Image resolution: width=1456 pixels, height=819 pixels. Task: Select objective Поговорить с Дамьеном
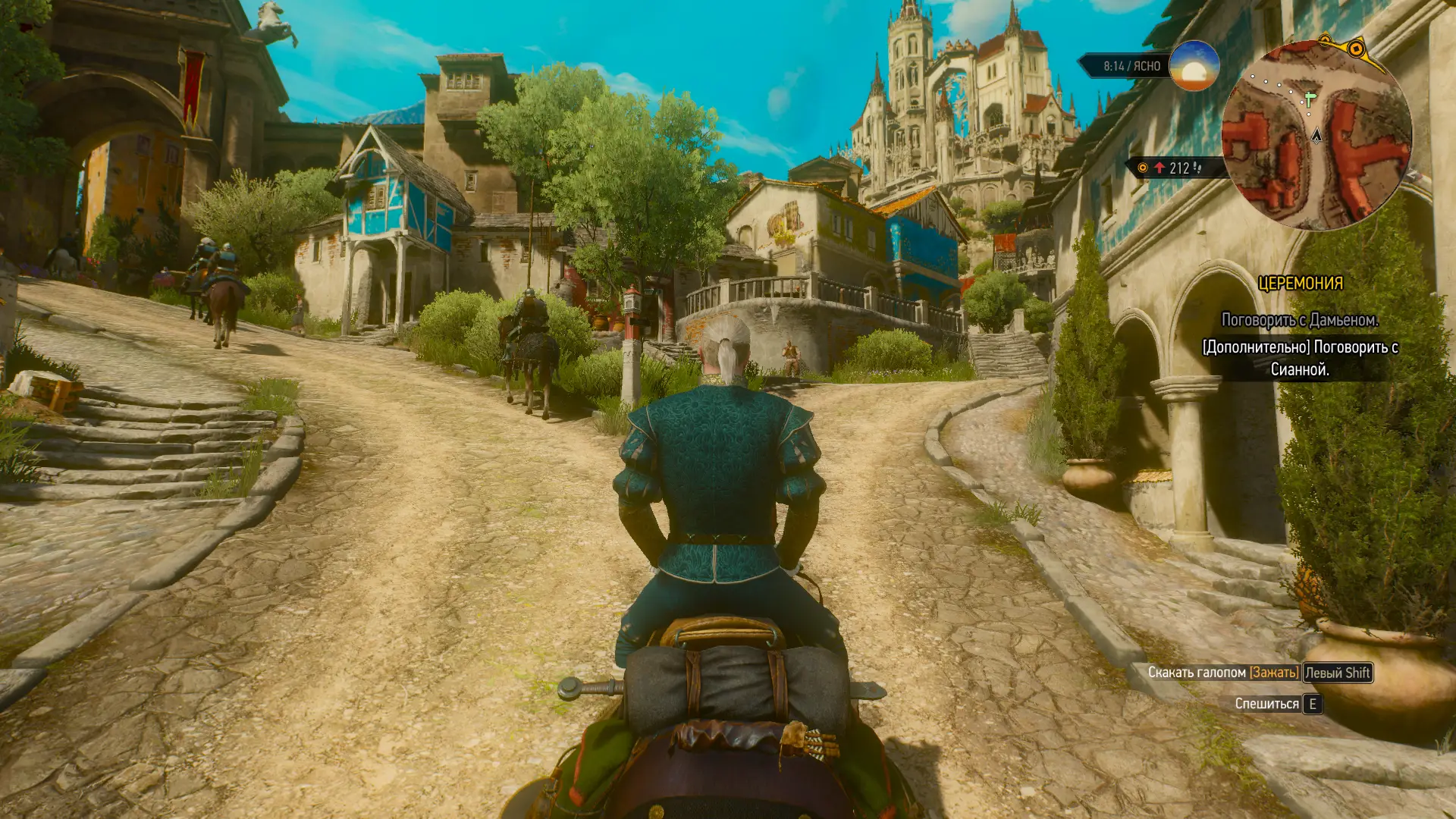pyautogui.click(x=1300, y=320)
